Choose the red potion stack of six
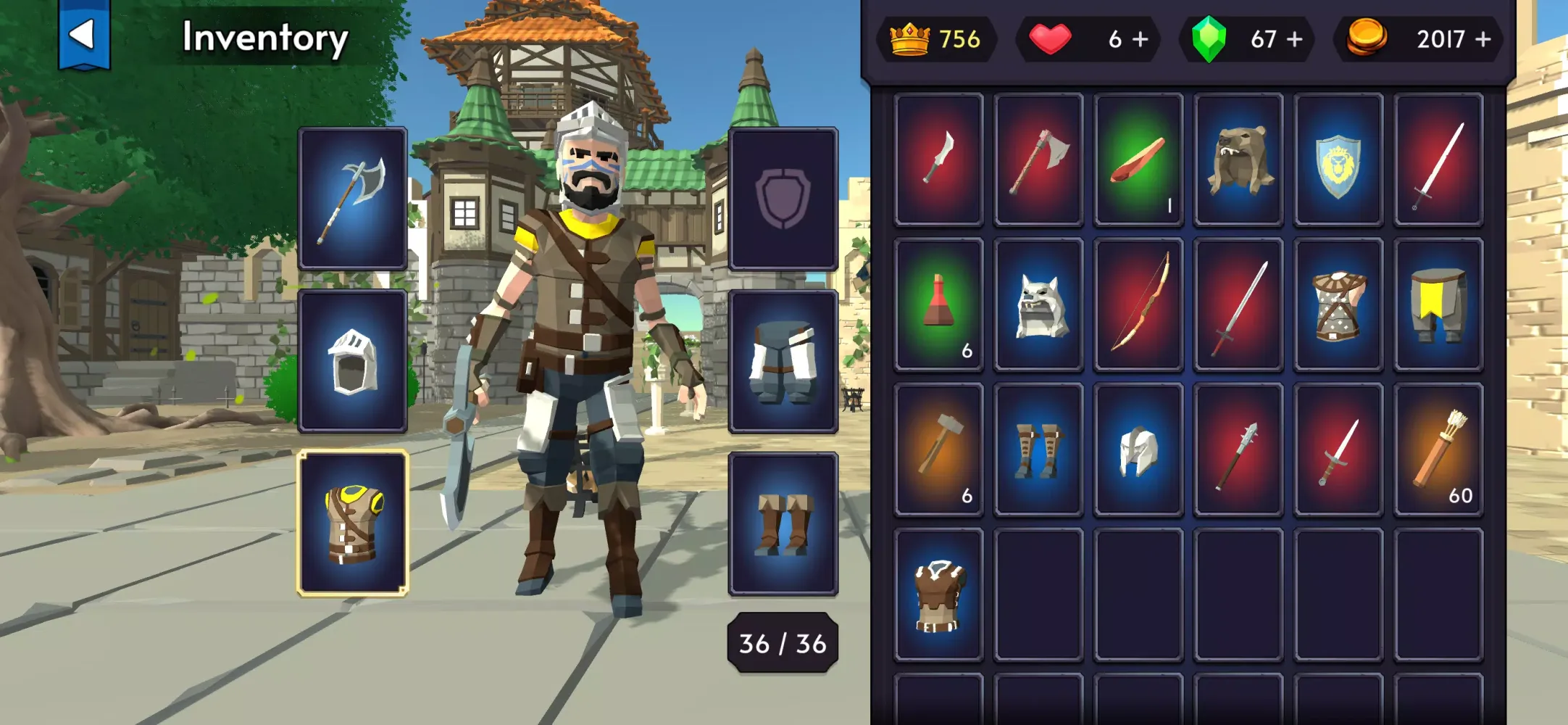 click(x=938, y=304)
